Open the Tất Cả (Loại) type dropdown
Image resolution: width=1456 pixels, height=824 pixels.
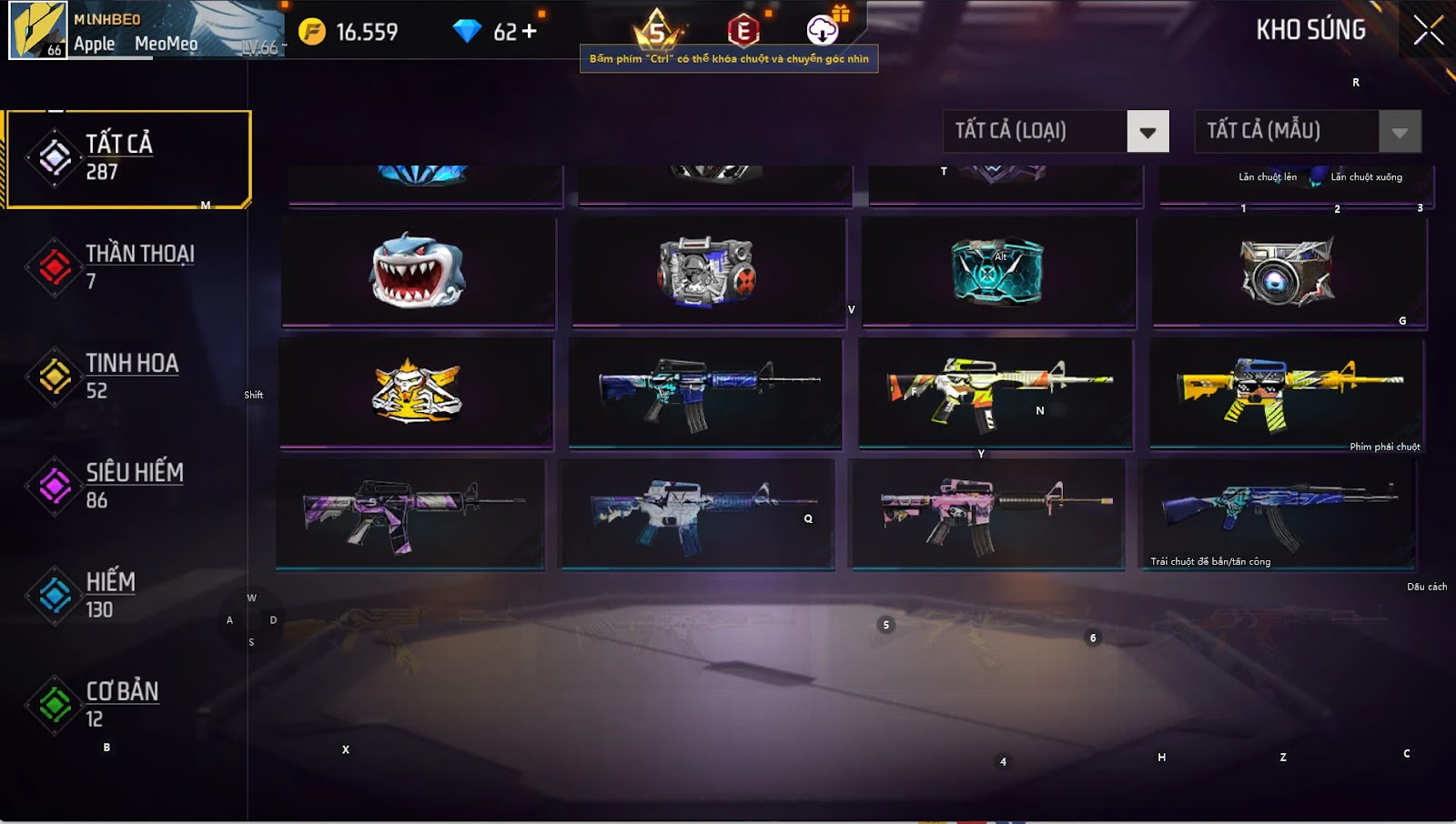pos(1148,132)
